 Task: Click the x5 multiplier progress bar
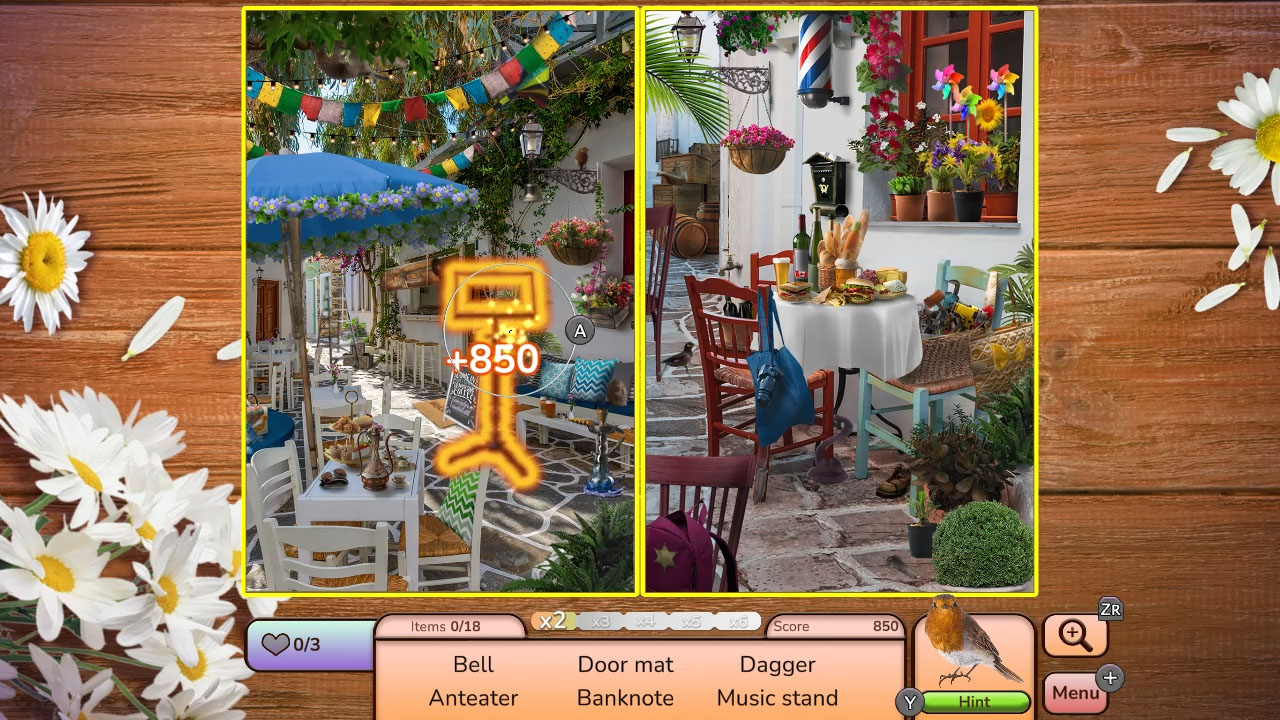693,620
